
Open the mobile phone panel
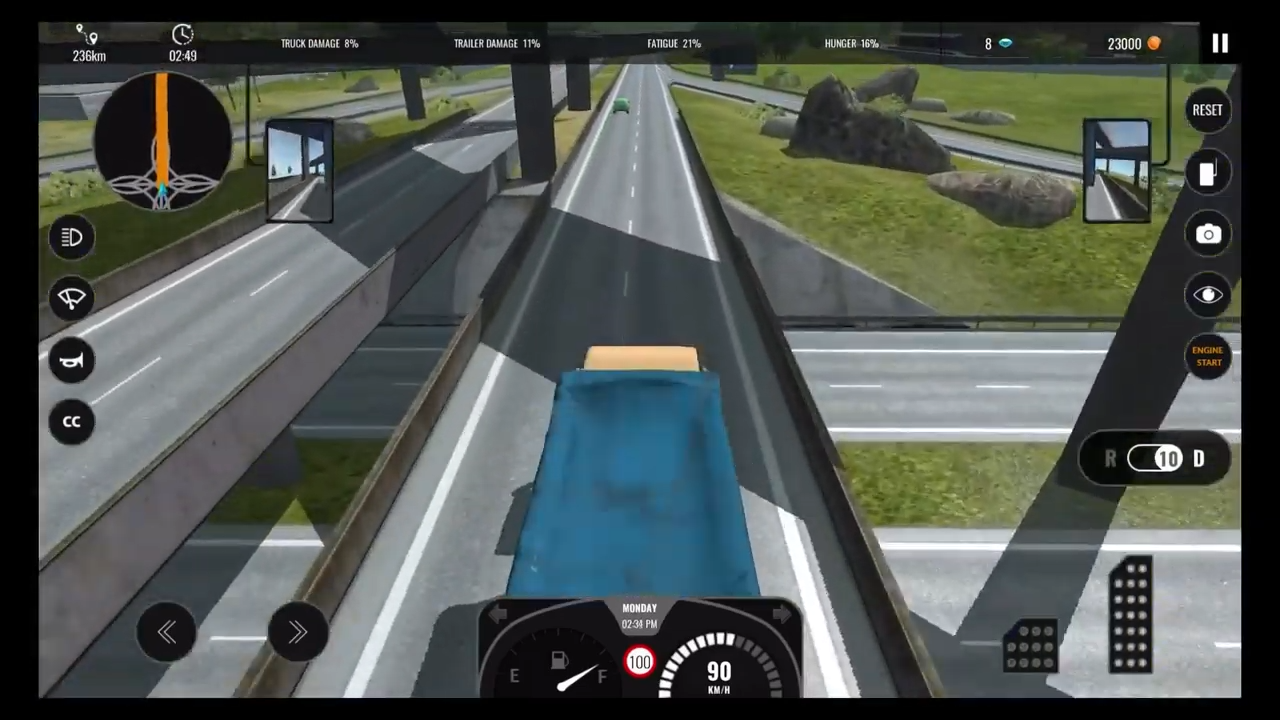pos(1208,173)
